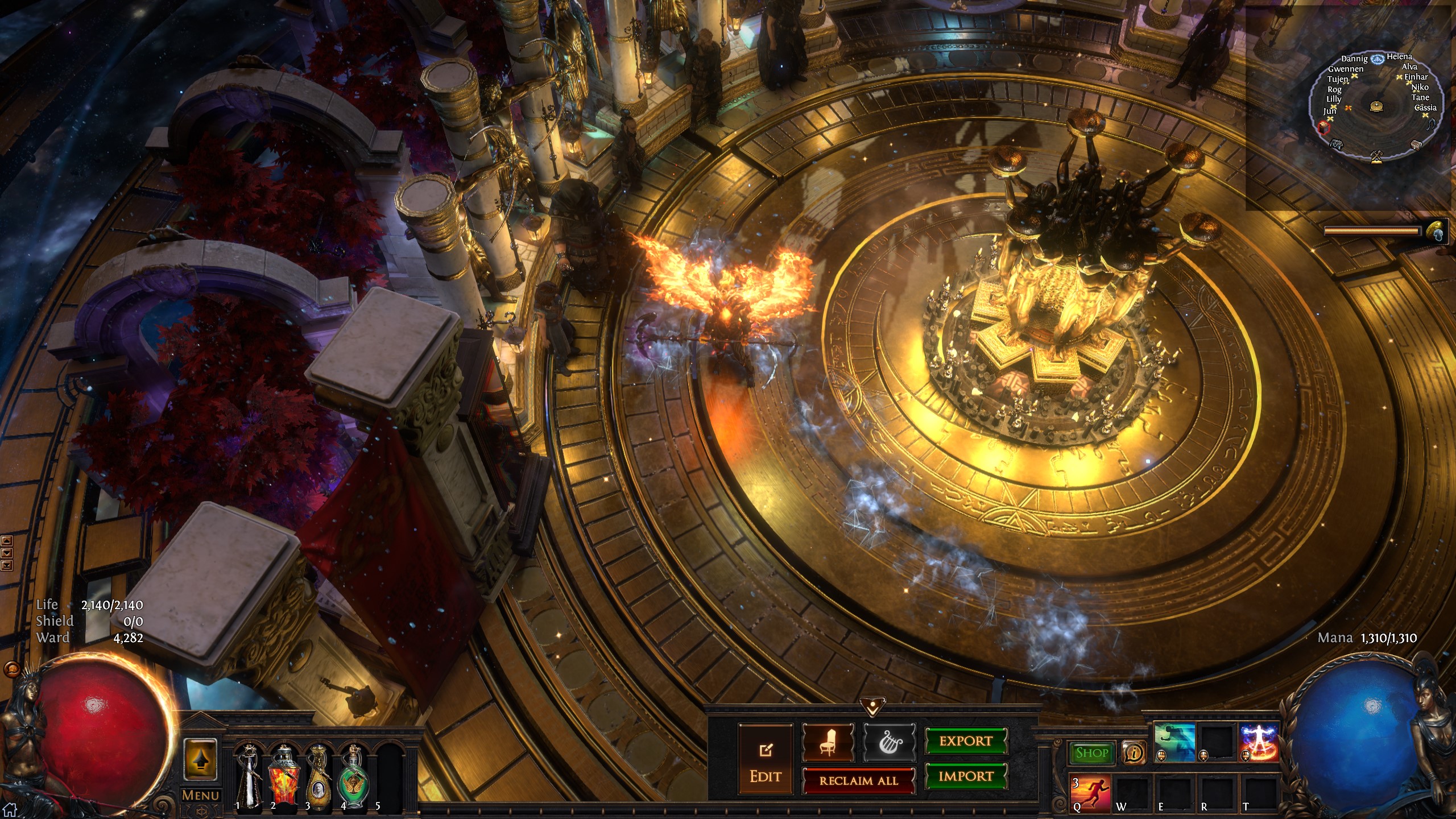This screenshot has width=1456, height=819.
Task: Activate the glowing figure aura skill
Action: click(x=1259, y=742)
